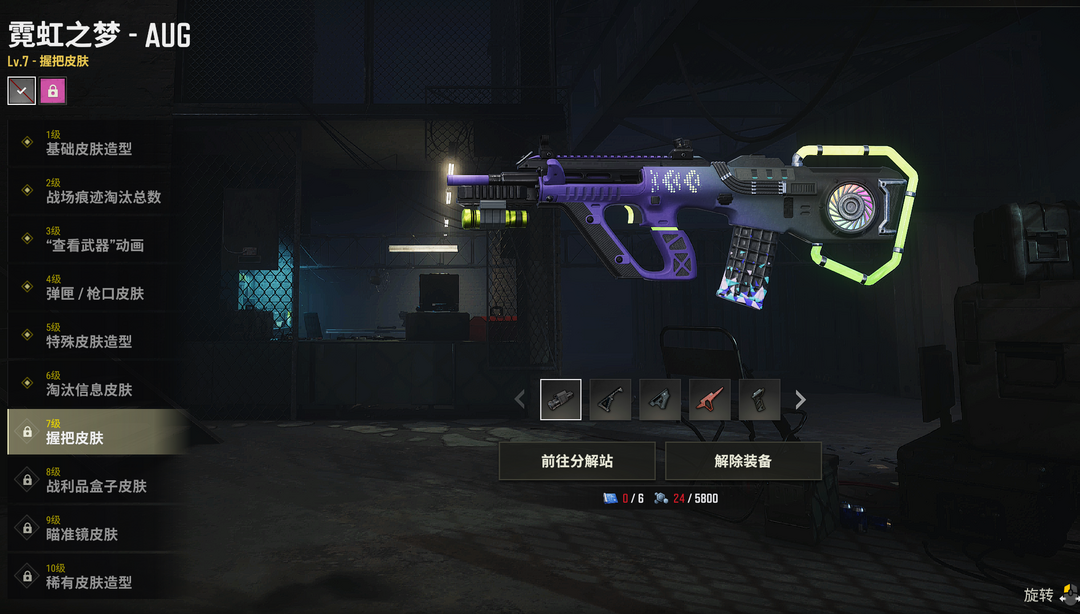Choose level 6 淘汰信息皮肤 entry
The width and height of the screenshot is (1080, 614).
point(90,383)
